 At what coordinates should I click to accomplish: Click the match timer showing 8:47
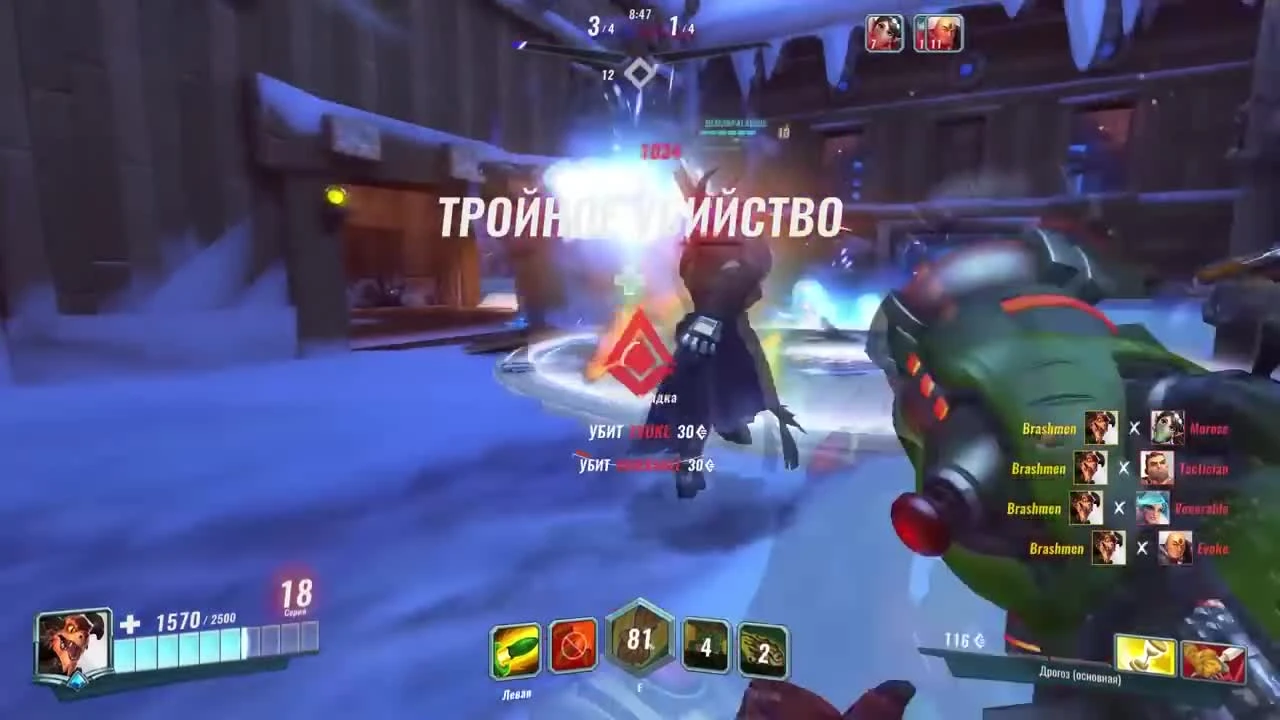click(x=640, y=15)
